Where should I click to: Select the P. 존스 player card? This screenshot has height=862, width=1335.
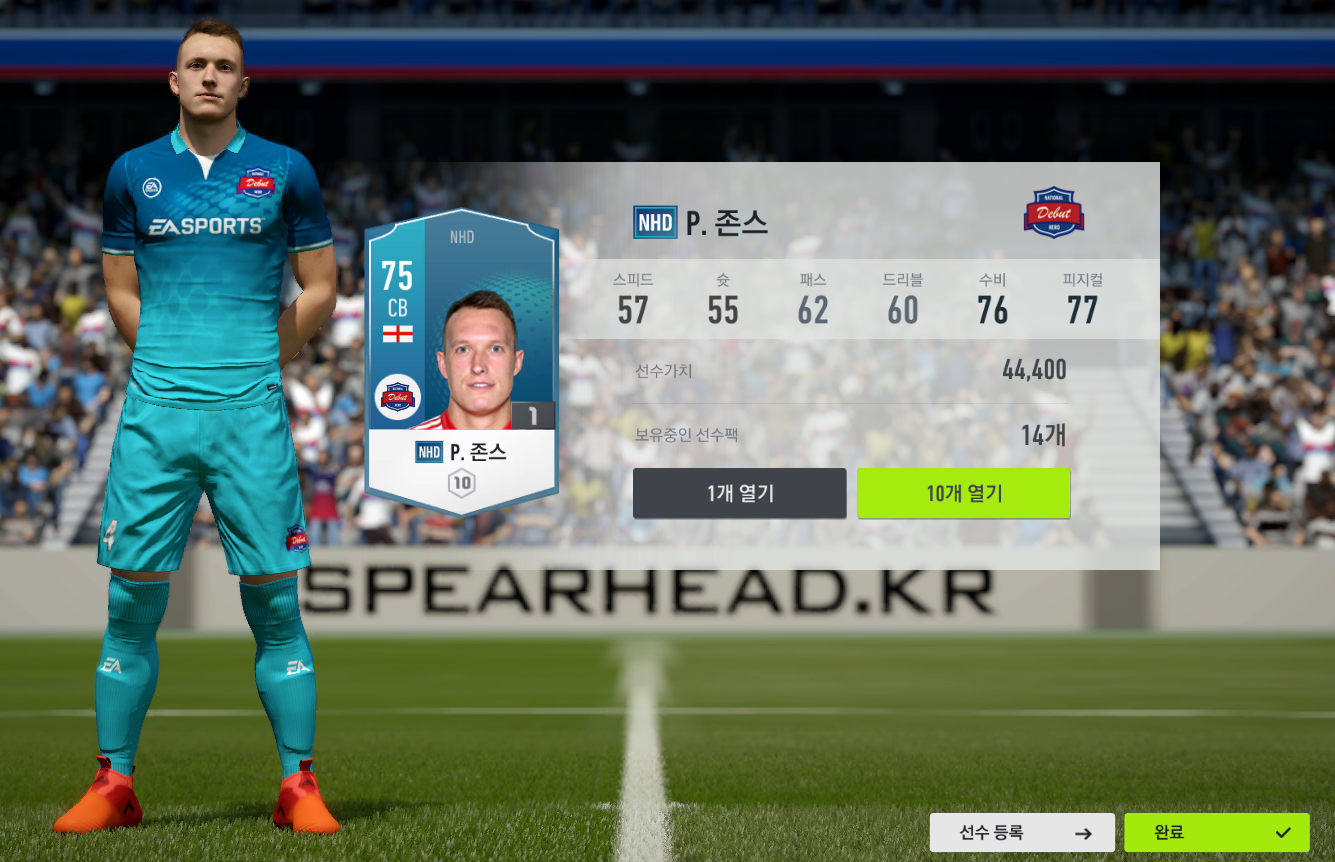[461, 360]
